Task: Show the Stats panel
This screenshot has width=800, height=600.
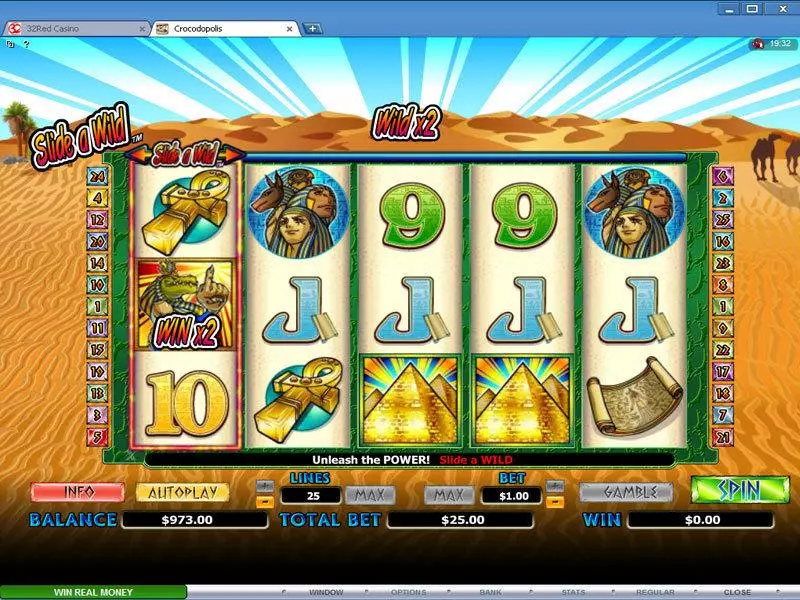Action: tap(573, 592)
